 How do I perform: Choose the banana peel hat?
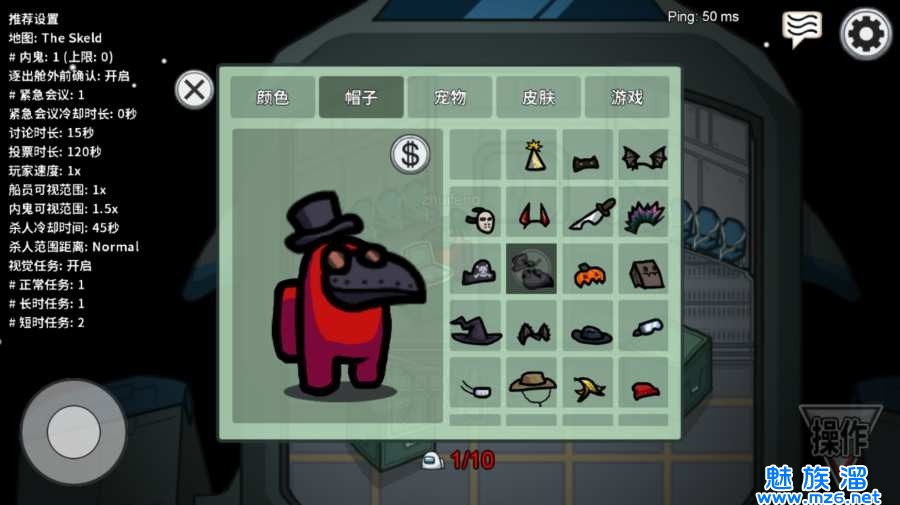(588, 385)
